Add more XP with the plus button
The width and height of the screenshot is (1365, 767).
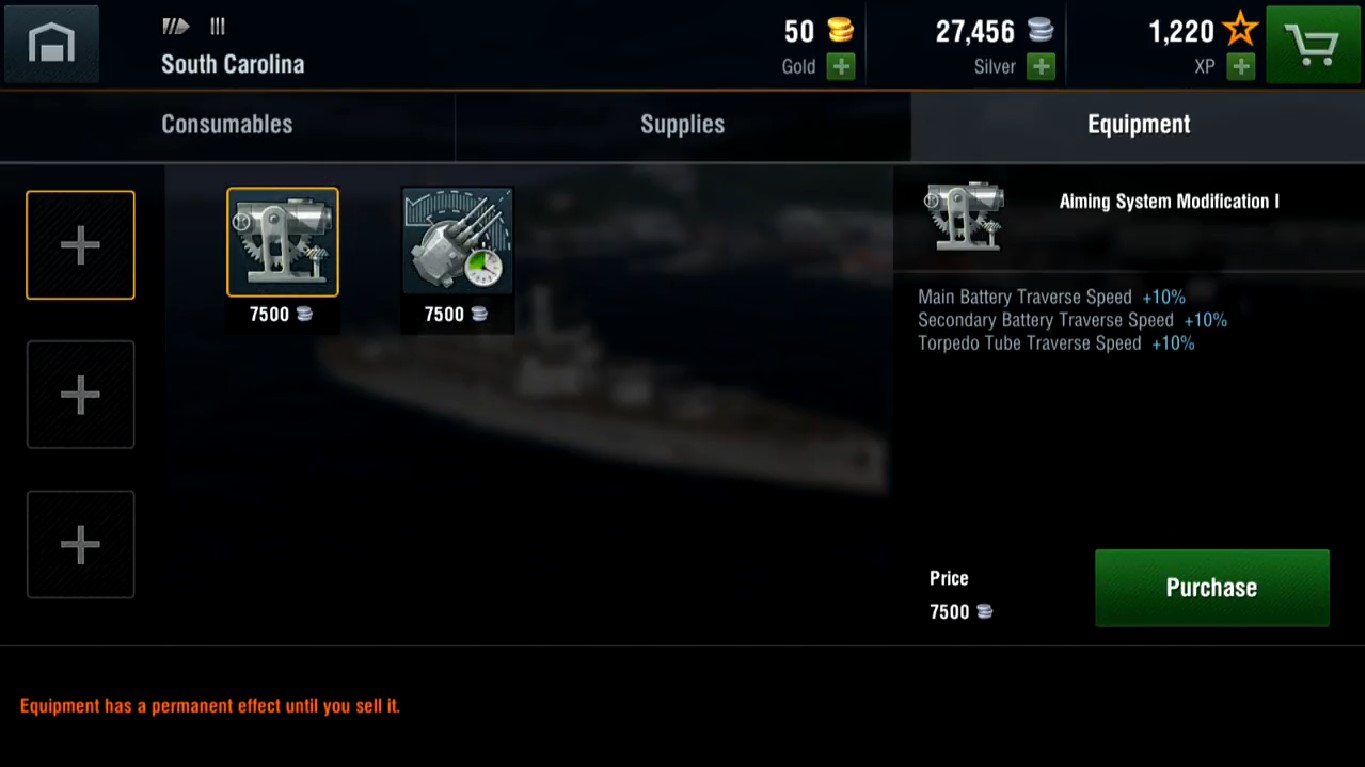pos(1240,67)
